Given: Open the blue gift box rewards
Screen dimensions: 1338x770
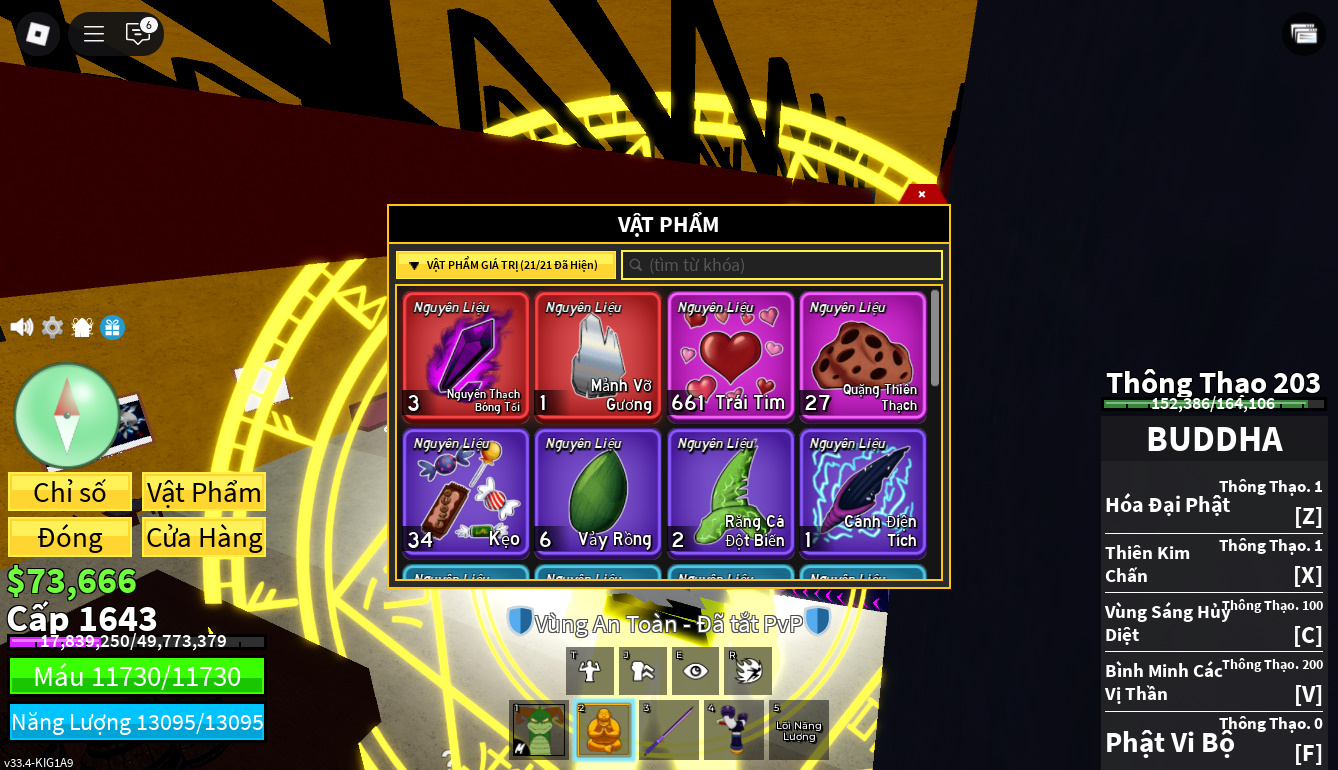Looking at the screenshot, I should pos(113,327).
